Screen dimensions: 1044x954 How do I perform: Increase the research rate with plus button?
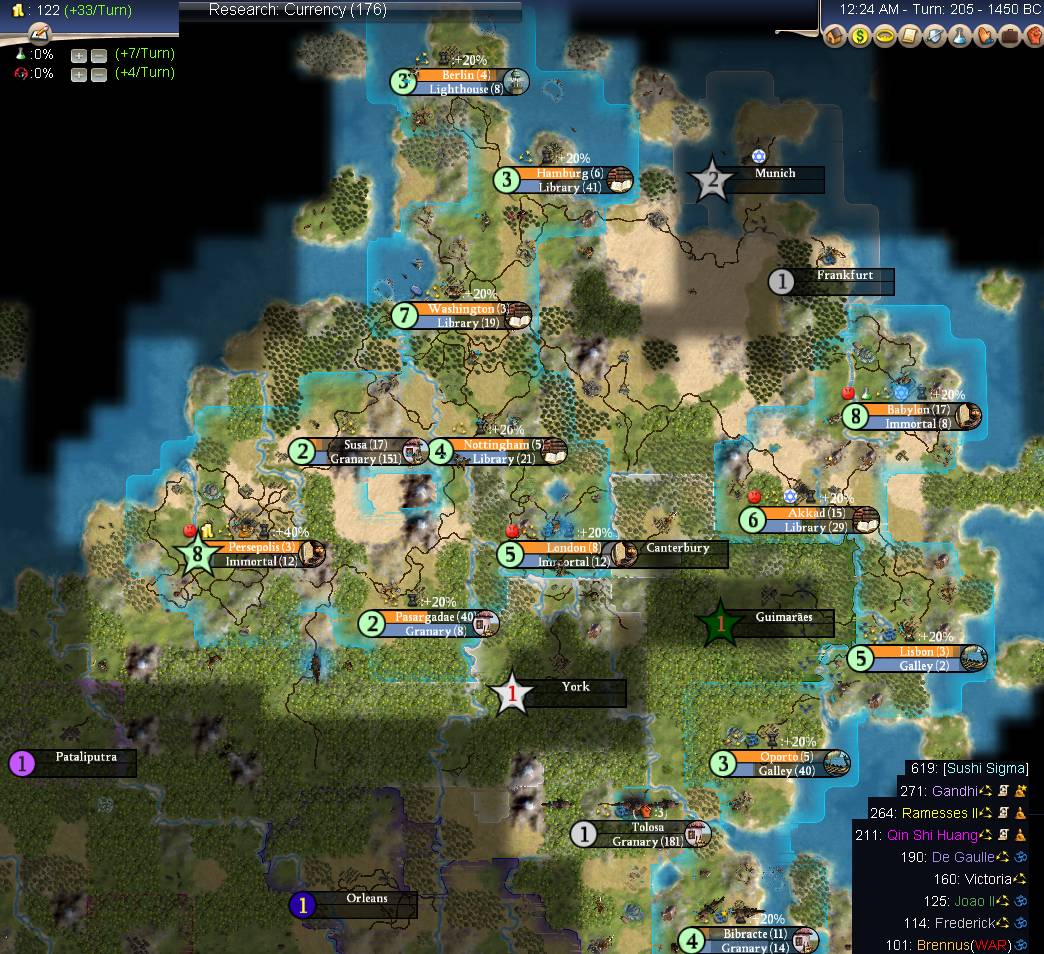point(78,55)
